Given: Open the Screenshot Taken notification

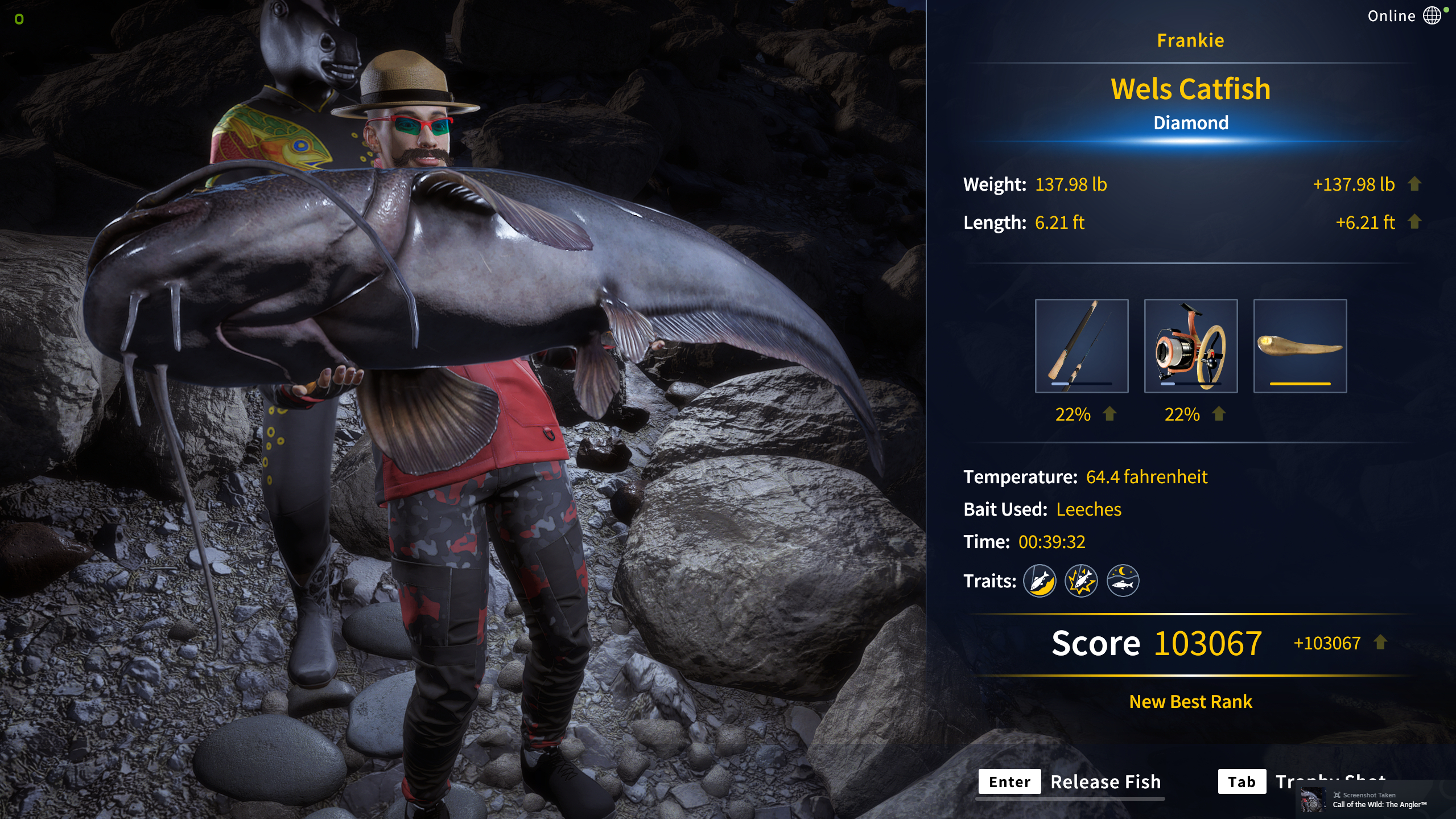Looking at the screenshot, I should 1375,800.
